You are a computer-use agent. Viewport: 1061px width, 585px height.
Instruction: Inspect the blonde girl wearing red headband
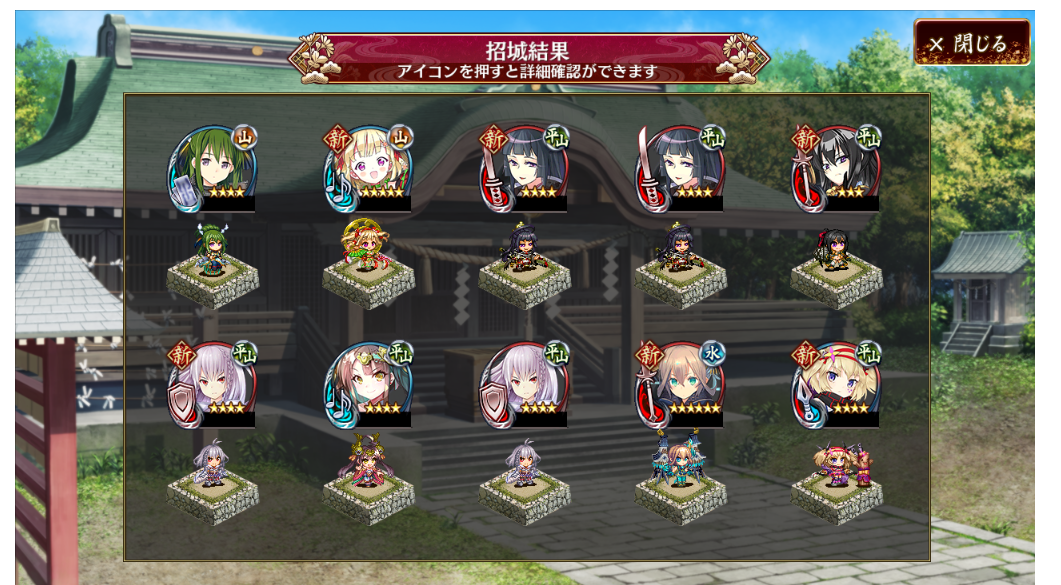(835, 384)
